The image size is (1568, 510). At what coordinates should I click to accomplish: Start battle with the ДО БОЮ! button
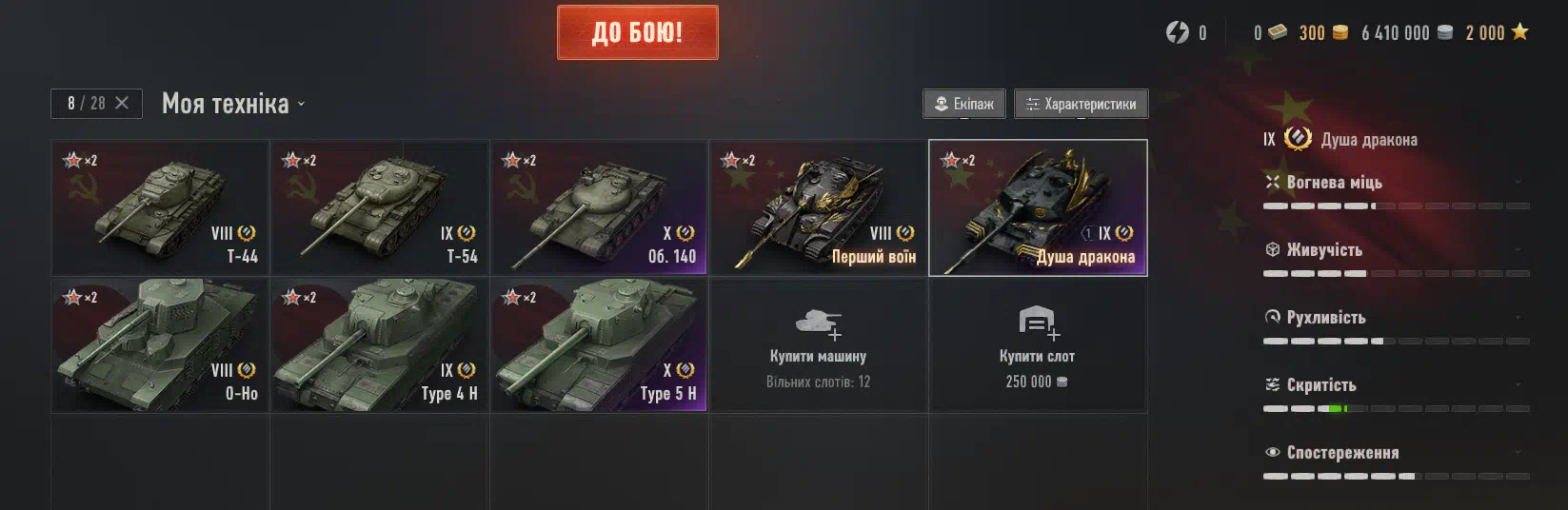tap(637, 32)
